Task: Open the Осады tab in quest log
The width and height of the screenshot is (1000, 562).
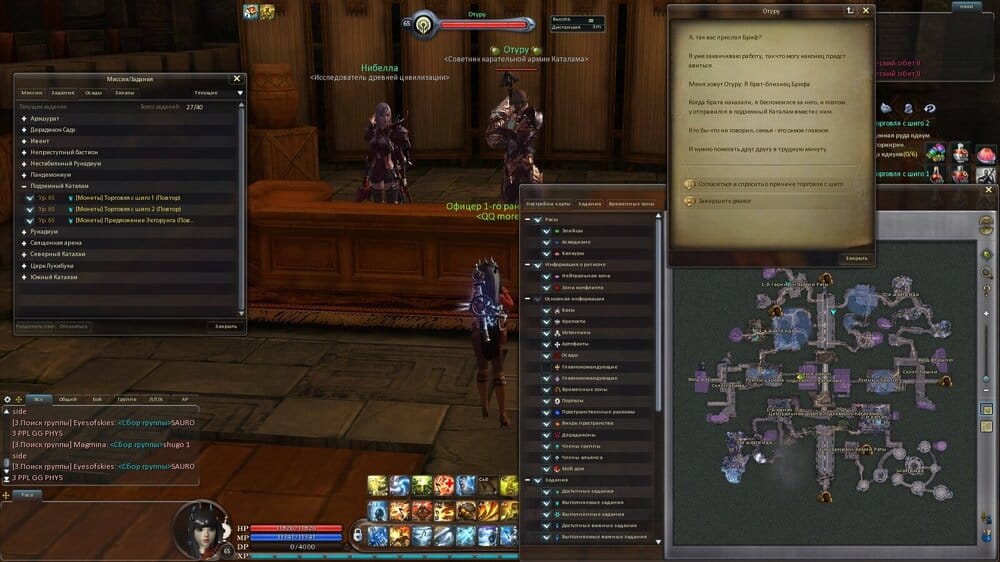Action: [93, 92]
